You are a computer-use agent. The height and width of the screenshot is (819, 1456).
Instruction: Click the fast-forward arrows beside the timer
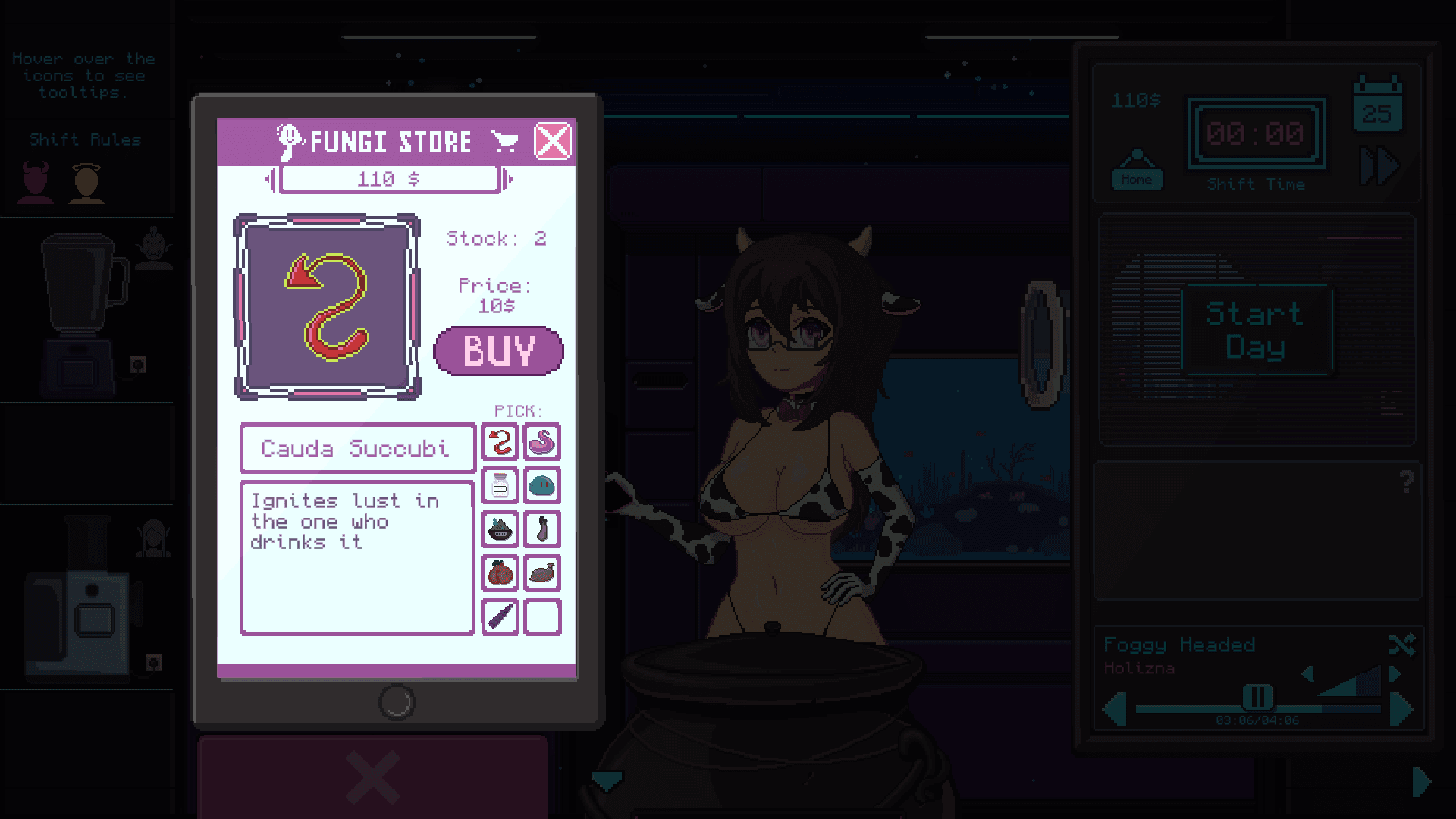coord(1379,166)
